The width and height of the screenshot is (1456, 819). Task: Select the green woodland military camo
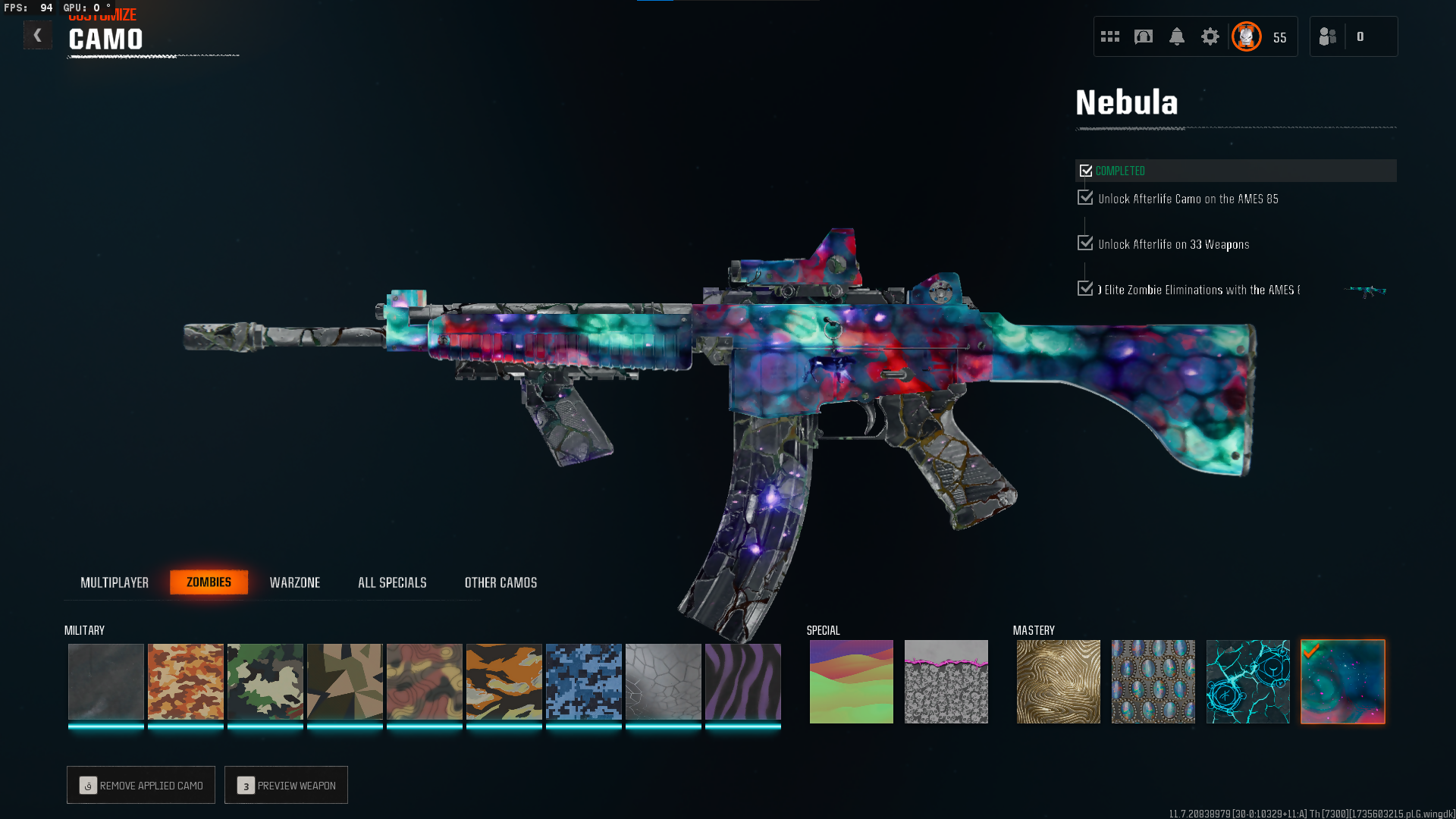click(x=265, y=682)
